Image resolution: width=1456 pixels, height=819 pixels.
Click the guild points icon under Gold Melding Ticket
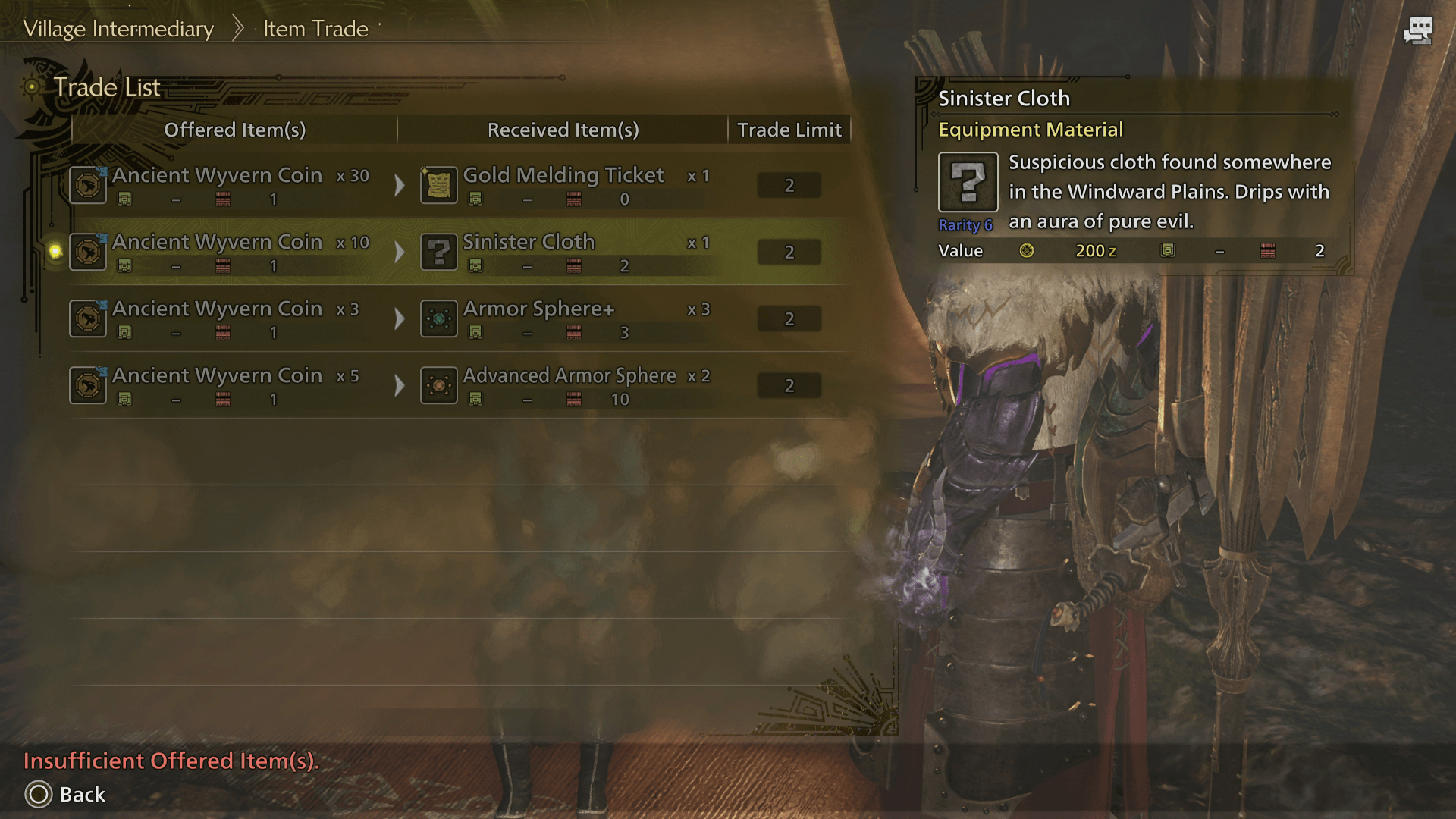click(475, 199)
